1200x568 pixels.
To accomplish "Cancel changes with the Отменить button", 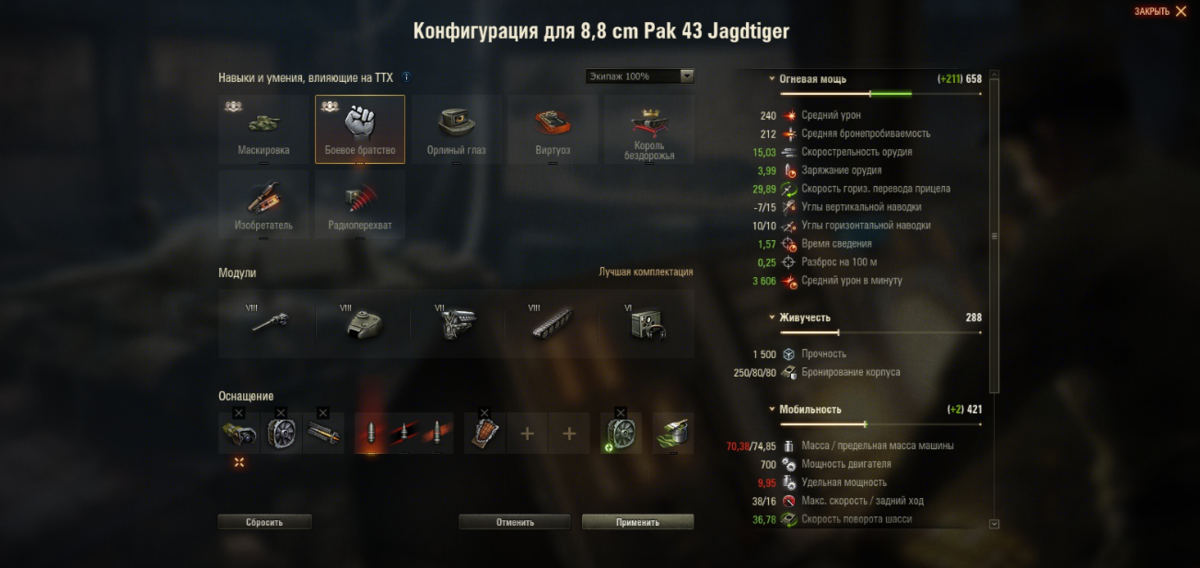I will click(x=514, y=522).
